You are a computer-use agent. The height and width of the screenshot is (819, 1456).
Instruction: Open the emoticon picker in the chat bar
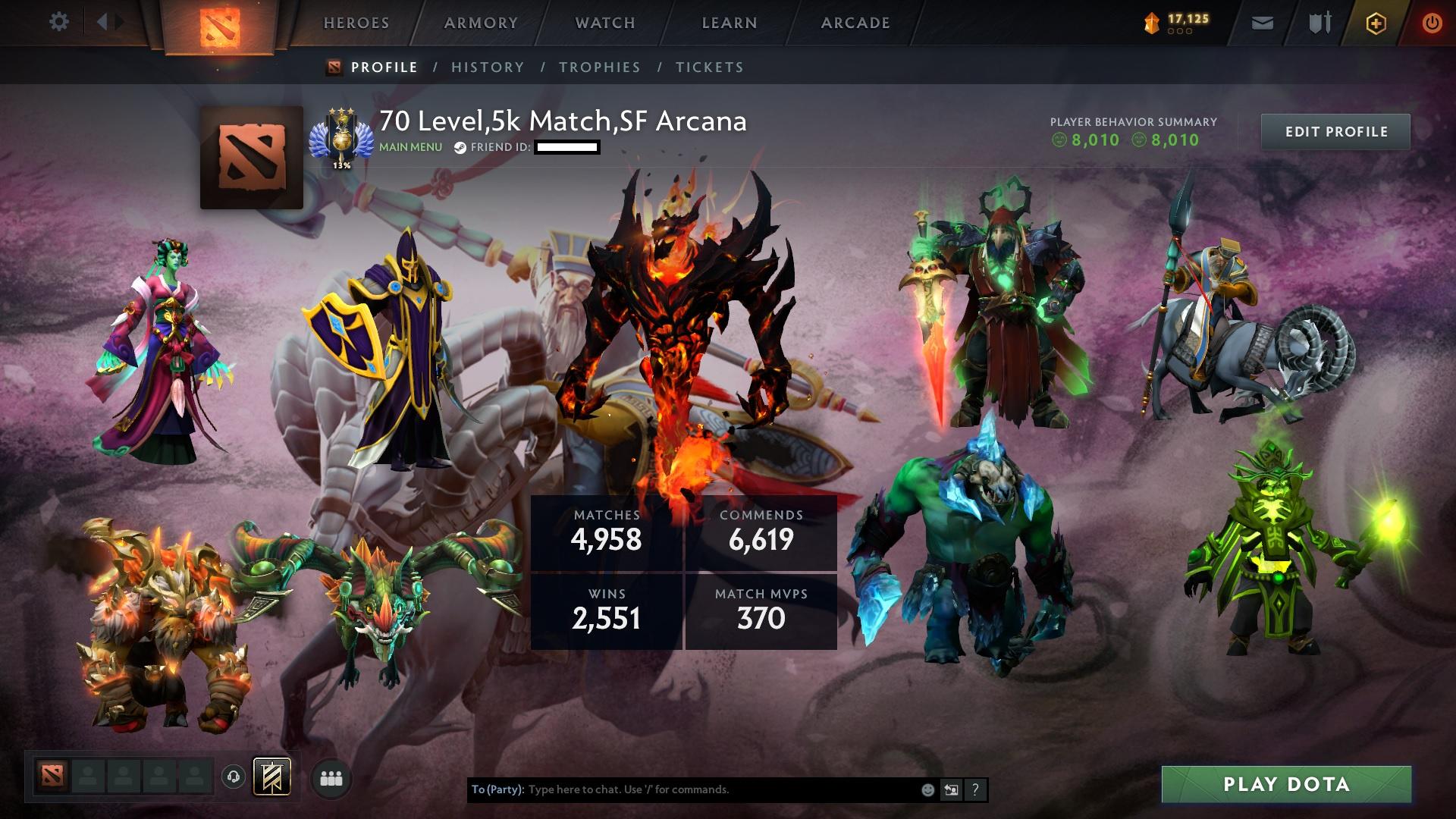[927, 789]
